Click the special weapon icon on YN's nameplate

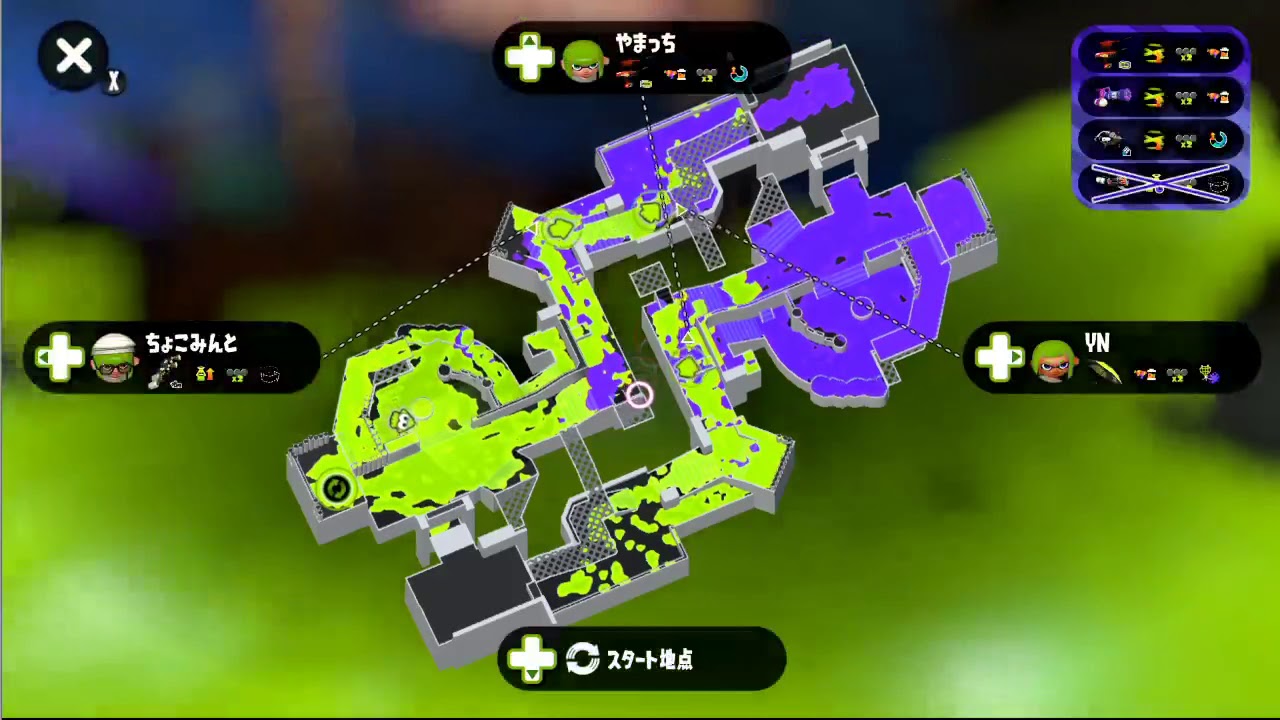click(x=1208, y=375)
